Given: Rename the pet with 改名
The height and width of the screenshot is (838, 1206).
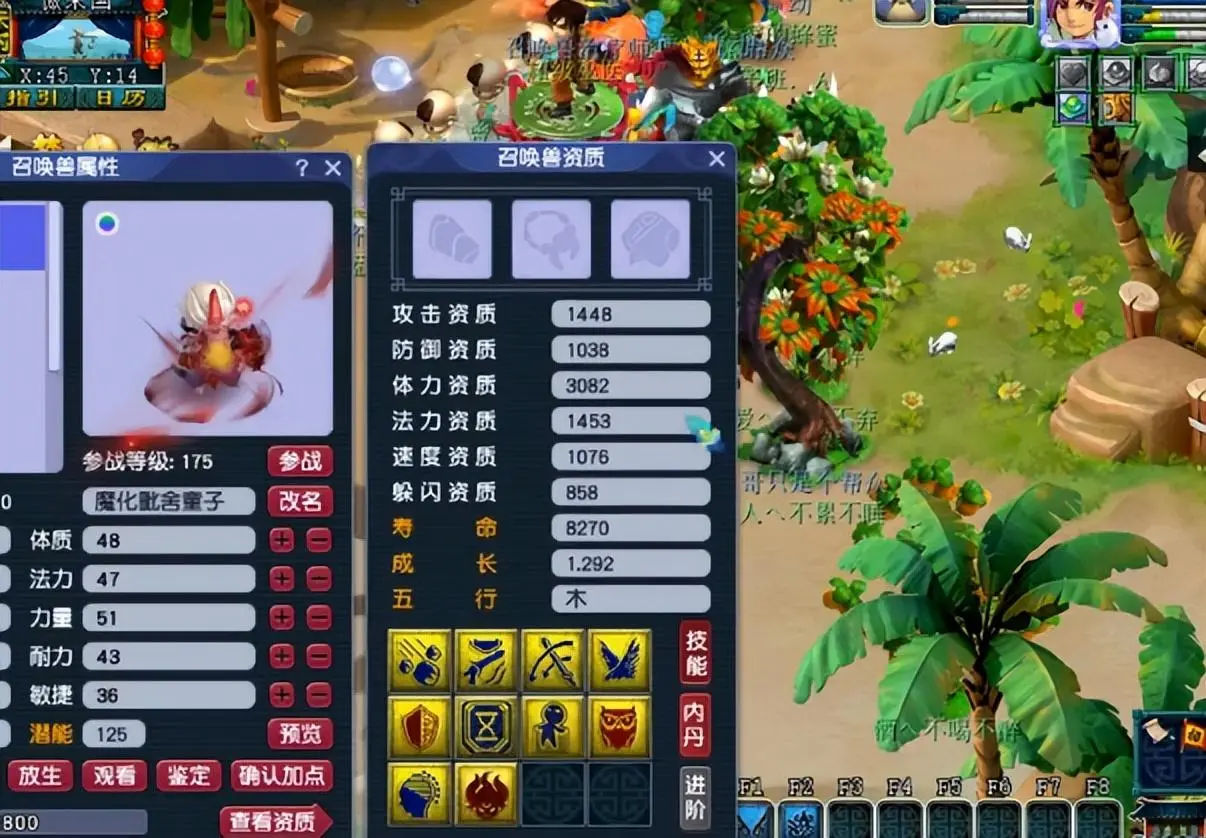Looking at the screenshot, I should coord(300,501).
